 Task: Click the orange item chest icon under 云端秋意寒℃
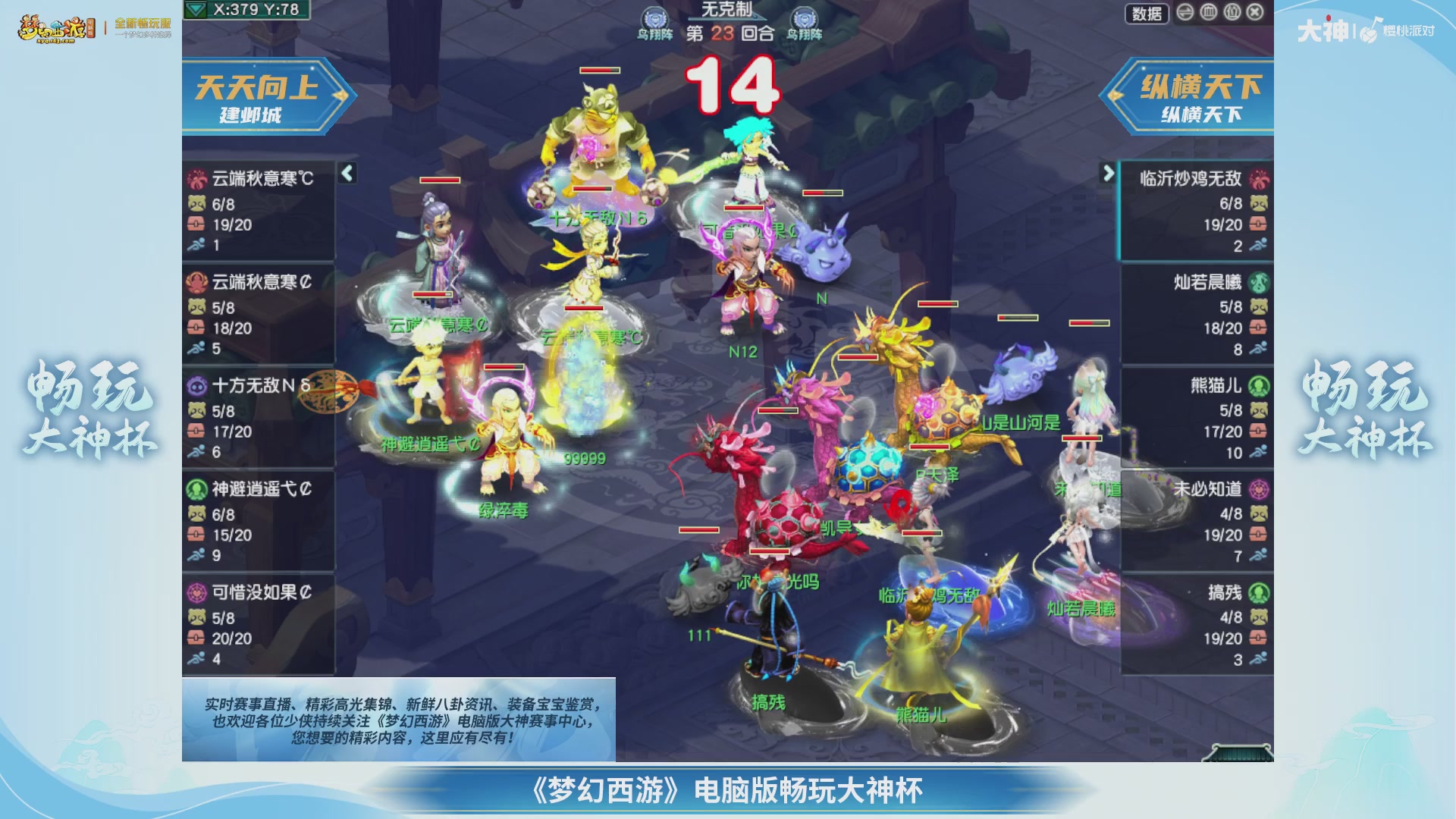tap(196, 225)
